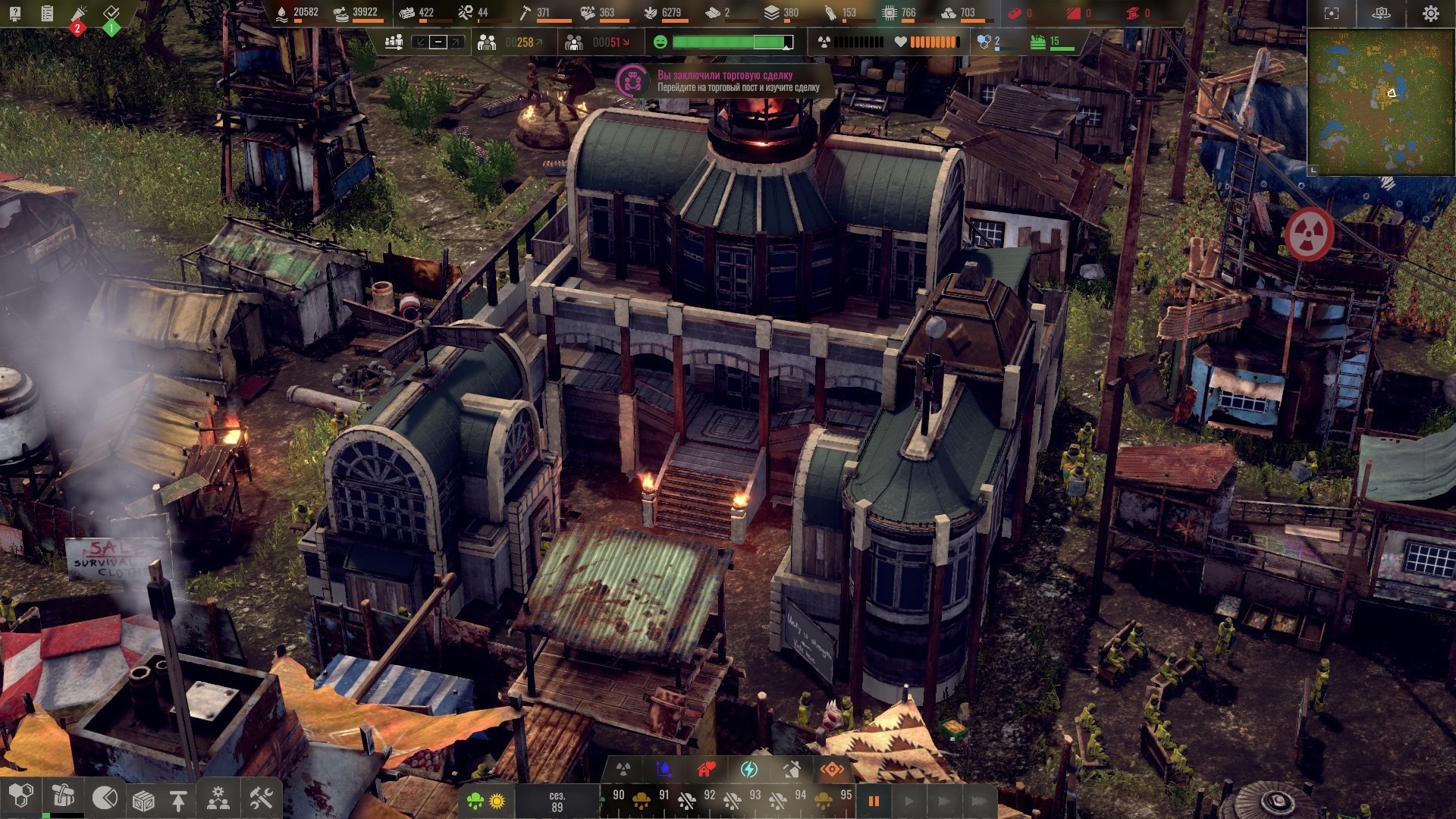
Task: Open the workers assignment gear icon
Action: [x=218, y=799]
